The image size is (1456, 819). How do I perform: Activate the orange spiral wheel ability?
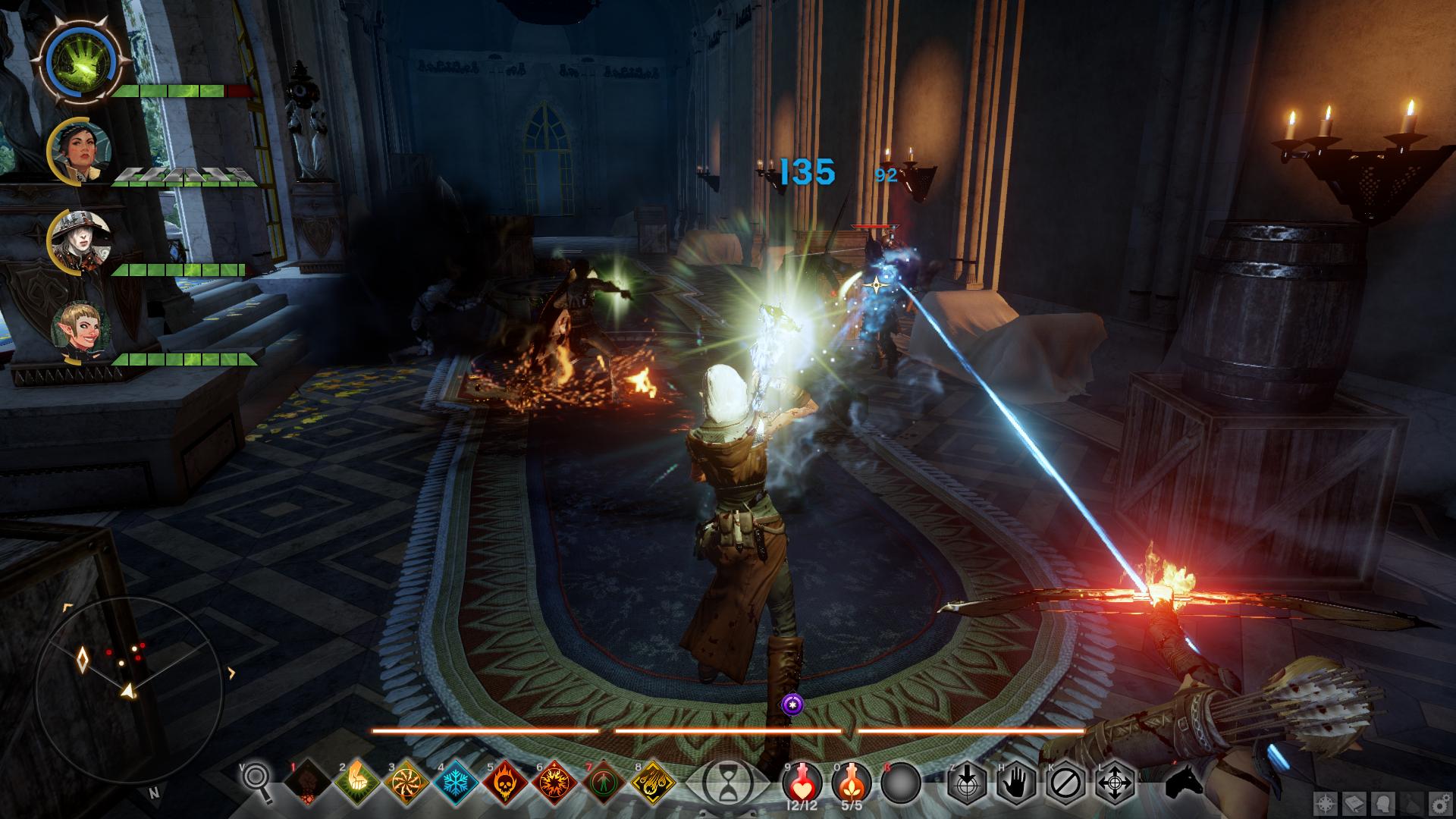pos(406,781)
